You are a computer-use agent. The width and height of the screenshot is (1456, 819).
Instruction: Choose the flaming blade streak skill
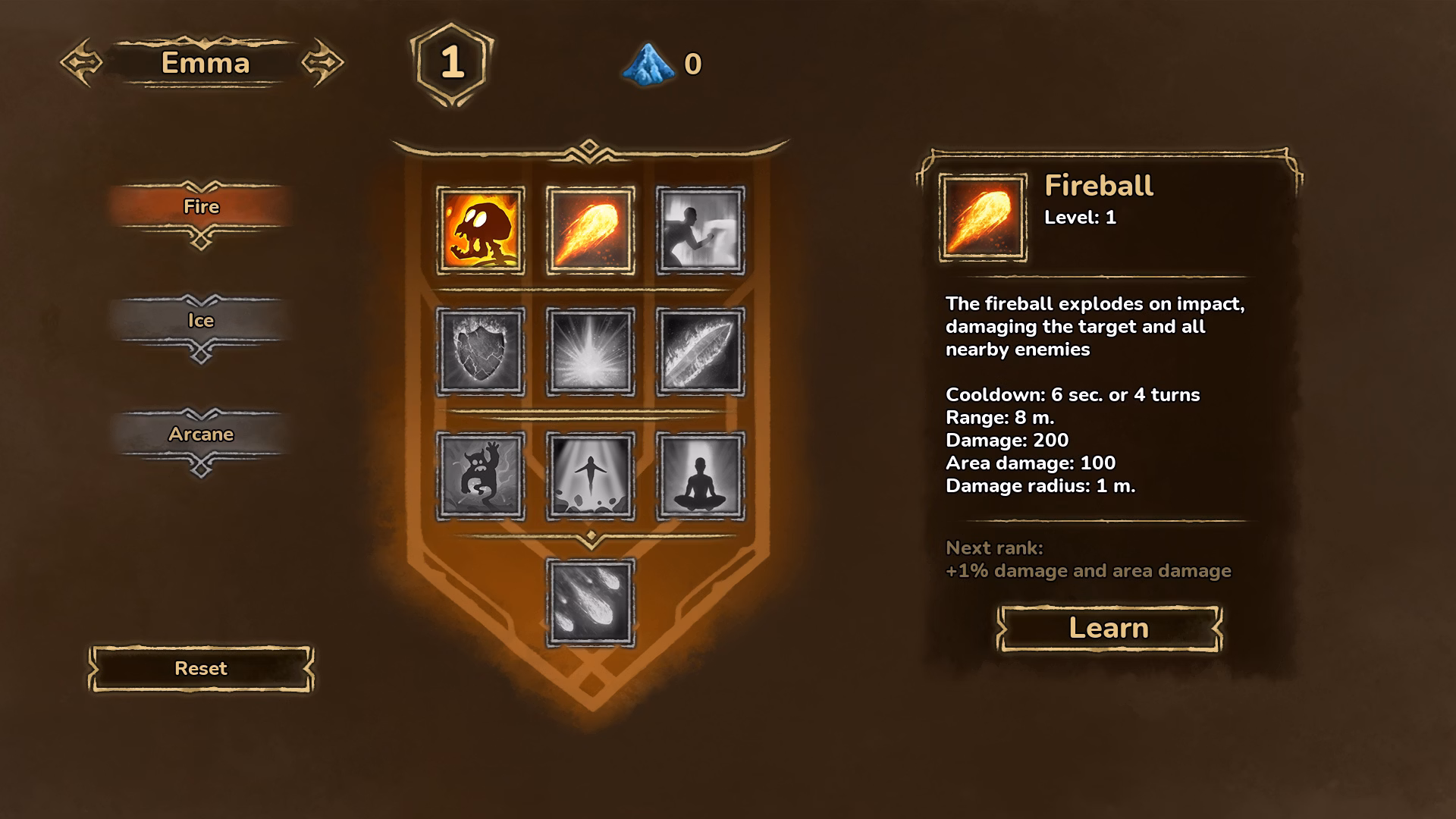(x=700, y=352)
